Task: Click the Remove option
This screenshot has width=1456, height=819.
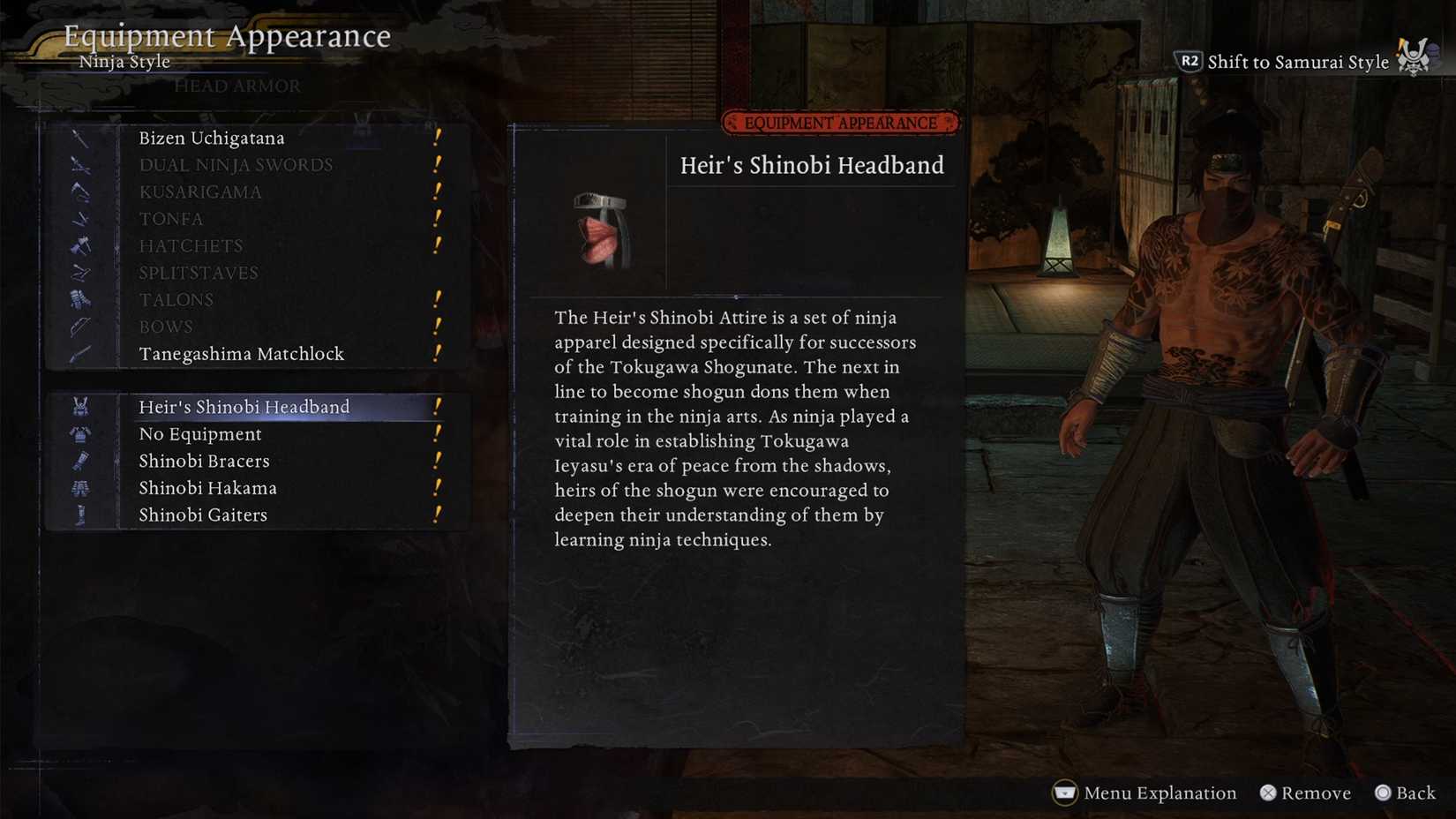Action: [1306, 793]
